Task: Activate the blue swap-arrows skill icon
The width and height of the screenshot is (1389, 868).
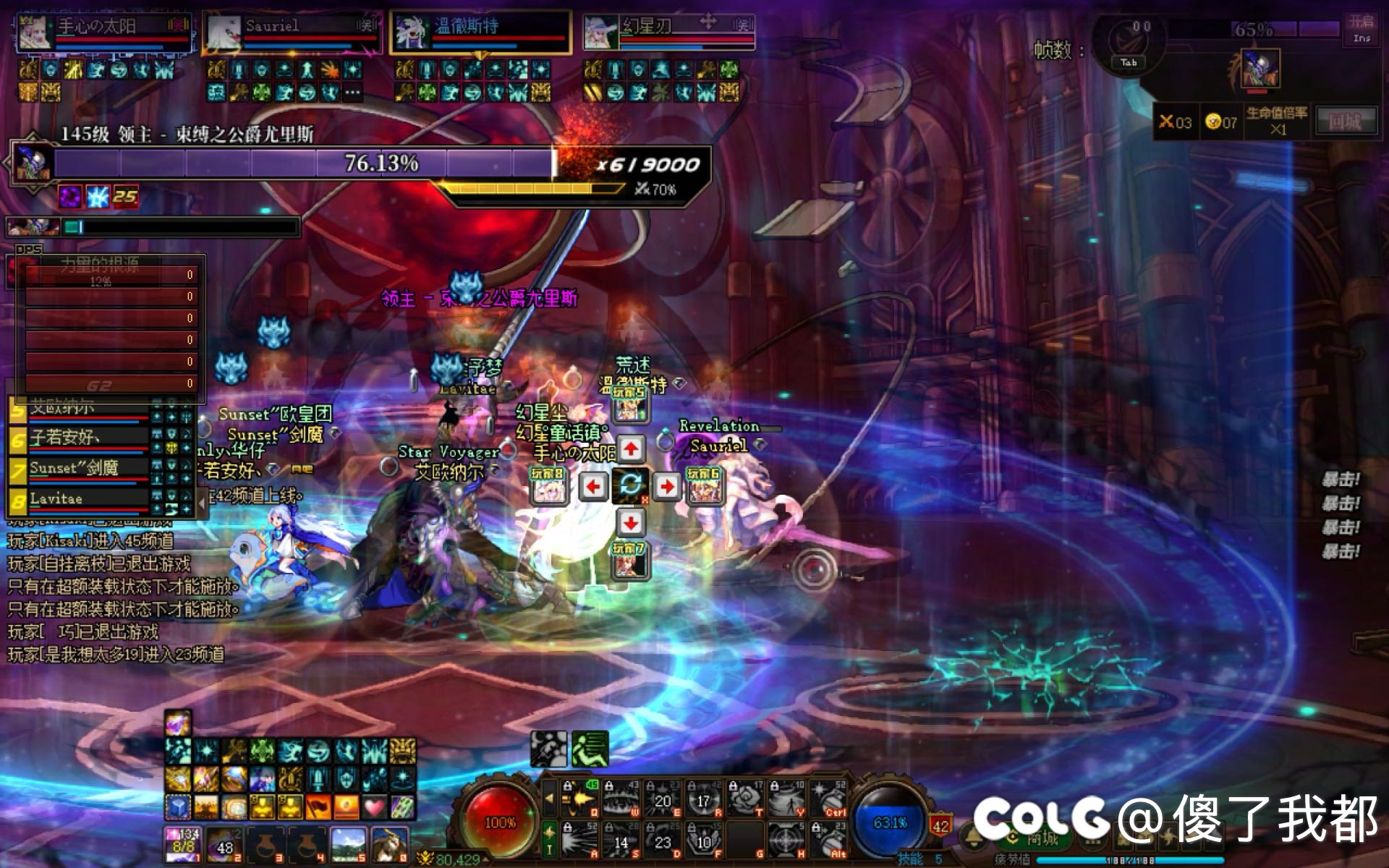Action: [629, 486]
